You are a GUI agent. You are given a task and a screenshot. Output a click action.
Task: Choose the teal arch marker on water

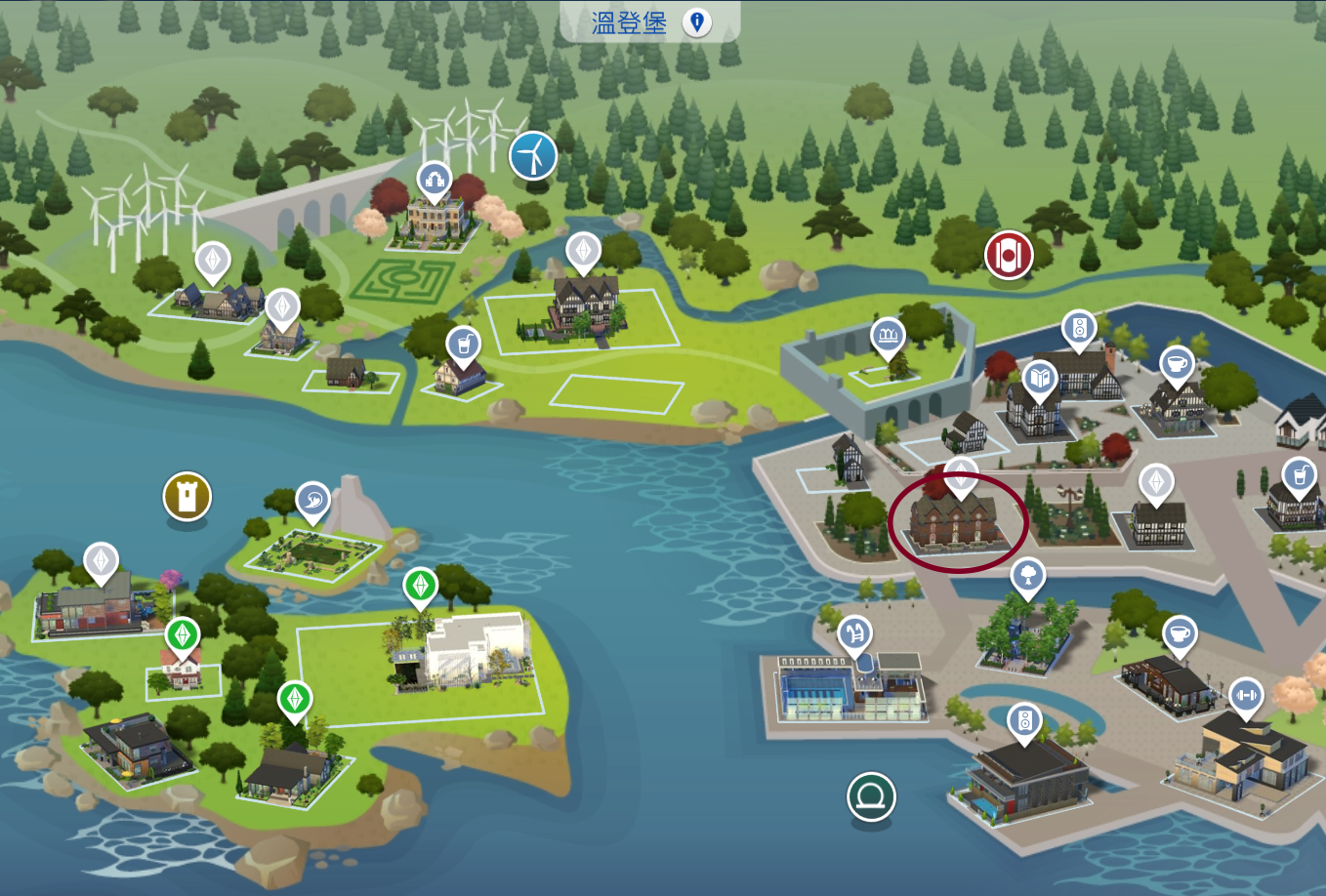[x=870, y=796]
